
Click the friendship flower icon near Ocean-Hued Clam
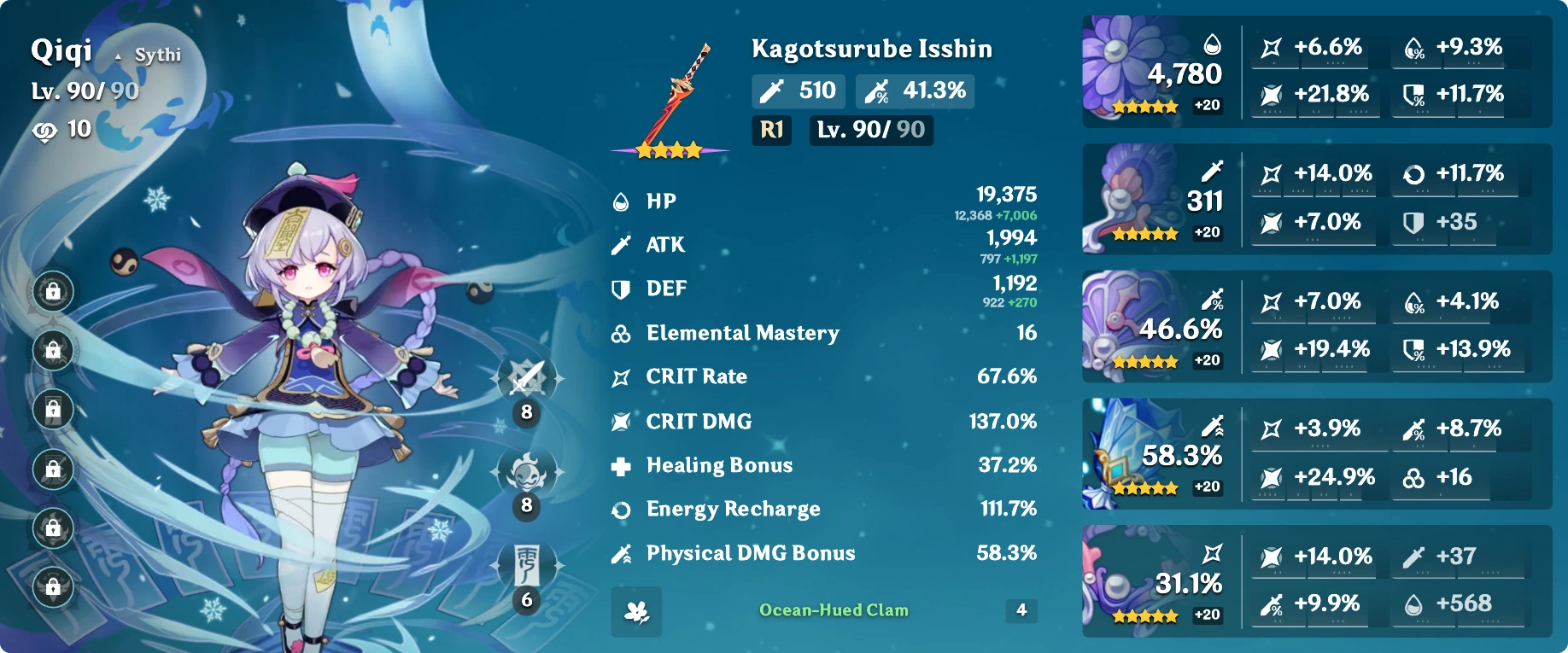(635, 610)
